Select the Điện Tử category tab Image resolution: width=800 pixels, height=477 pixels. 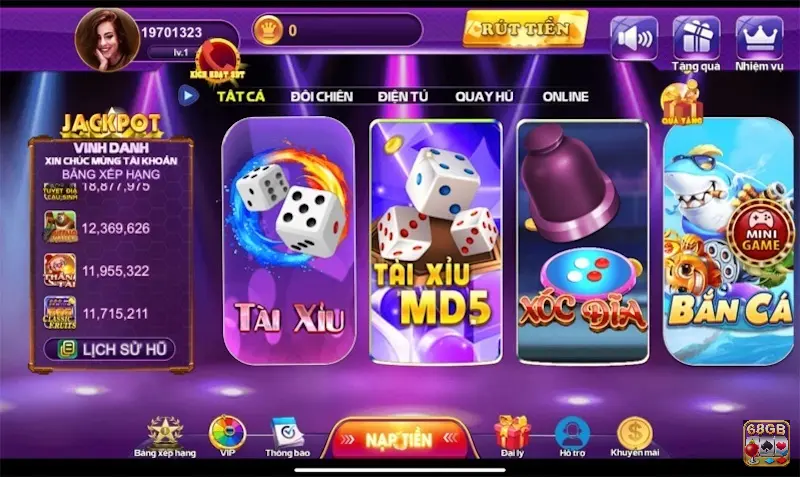click(x=403, y=96)
